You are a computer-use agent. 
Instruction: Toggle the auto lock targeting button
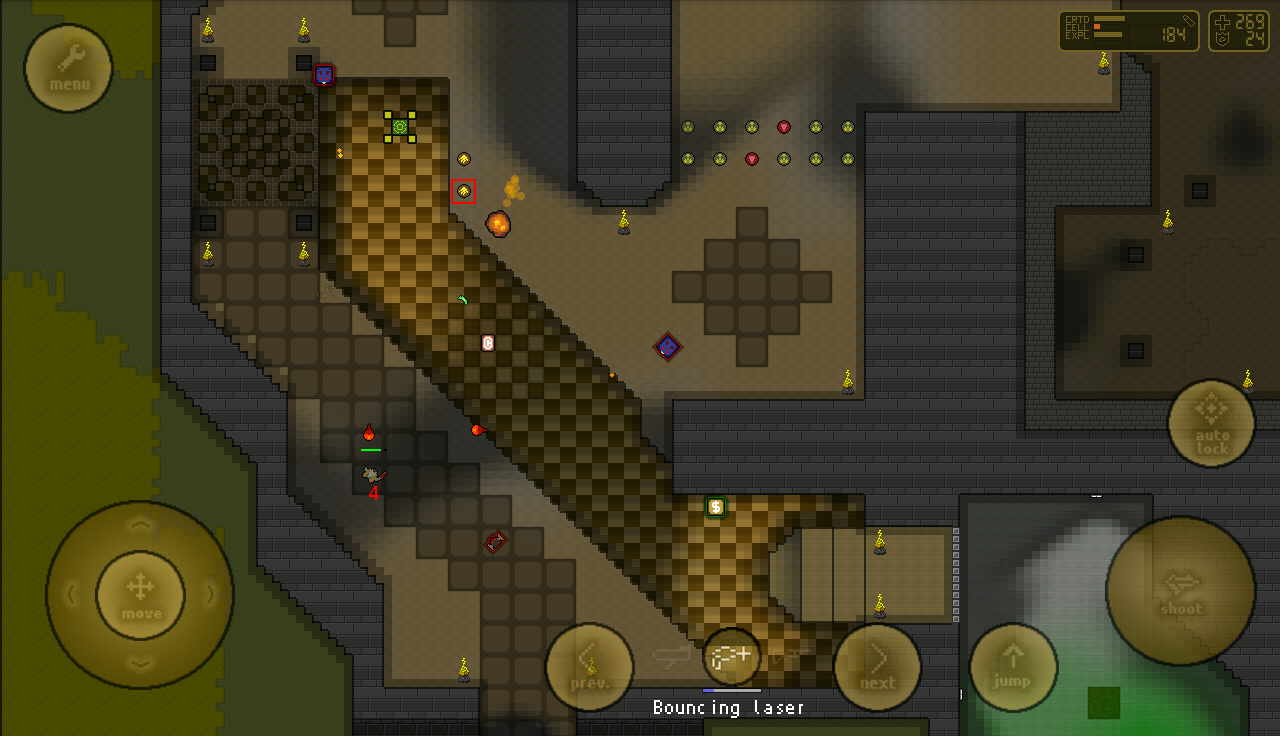[1211, 423]
